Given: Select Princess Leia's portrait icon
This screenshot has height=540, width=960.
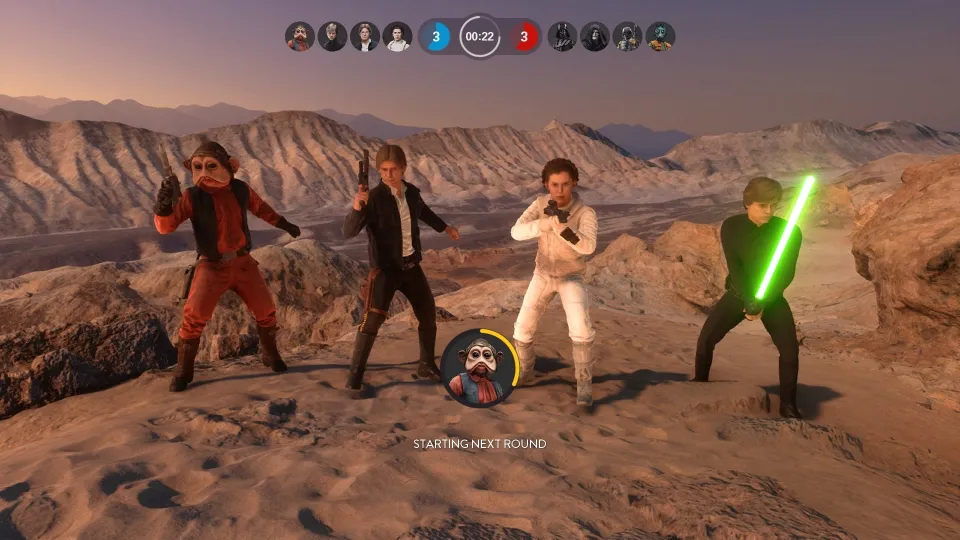Looking at the screenshot, I should [x=397, y=37].
